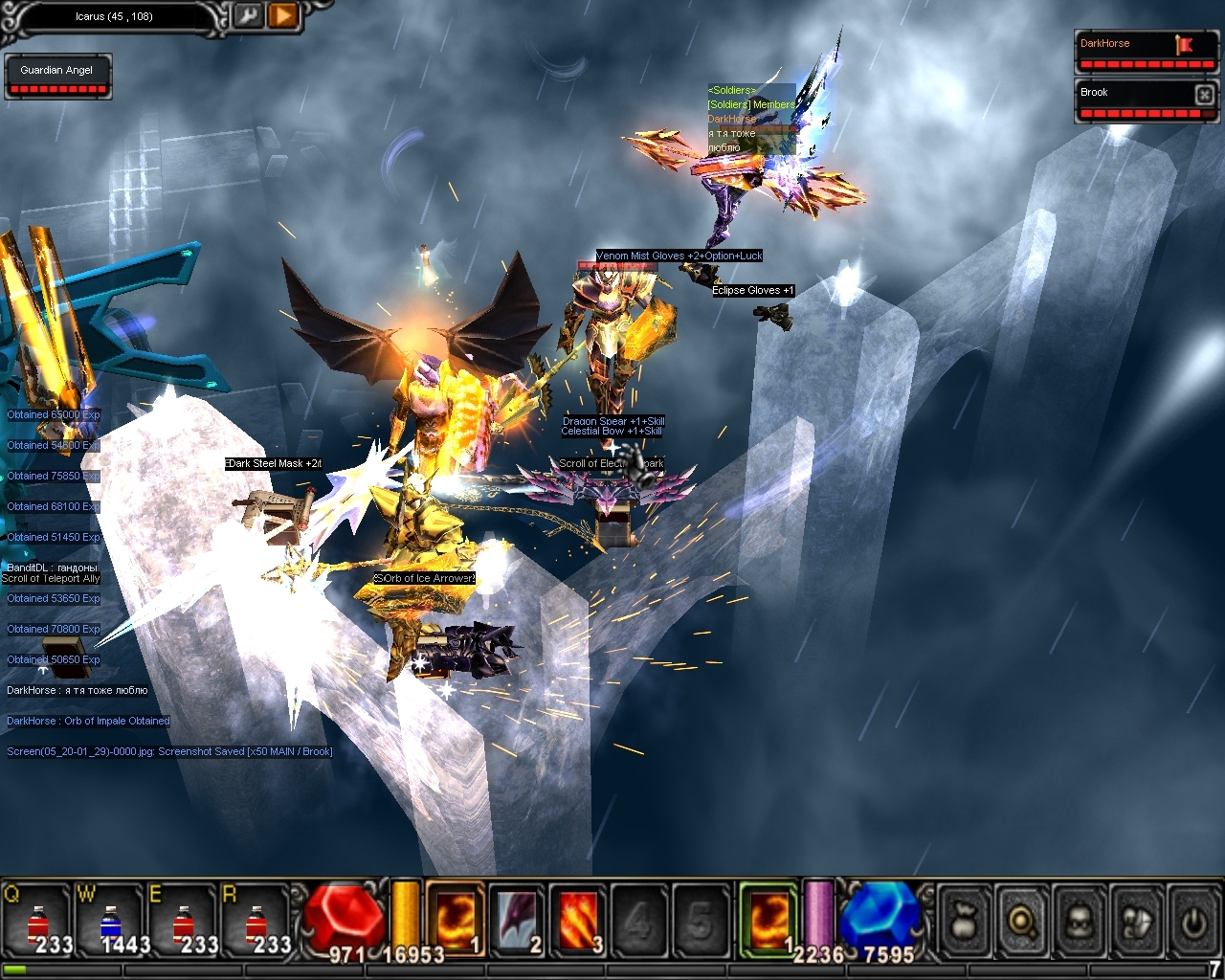Open the character skull-face button
This screenshot has width=1225, height=980.
tap(1080, 921)
